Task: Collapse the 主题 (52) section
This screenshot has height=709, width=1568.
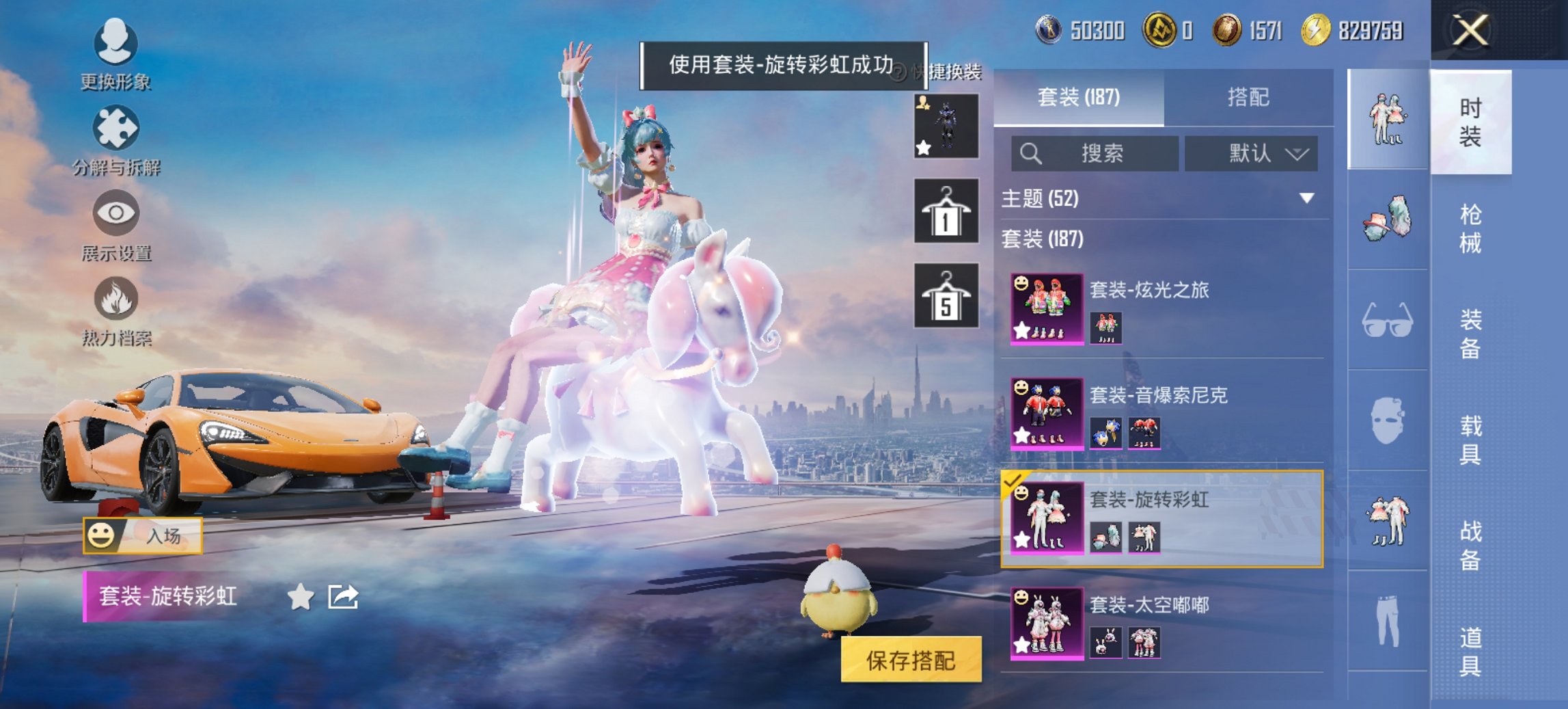Action: click(x=1307, y=198)
